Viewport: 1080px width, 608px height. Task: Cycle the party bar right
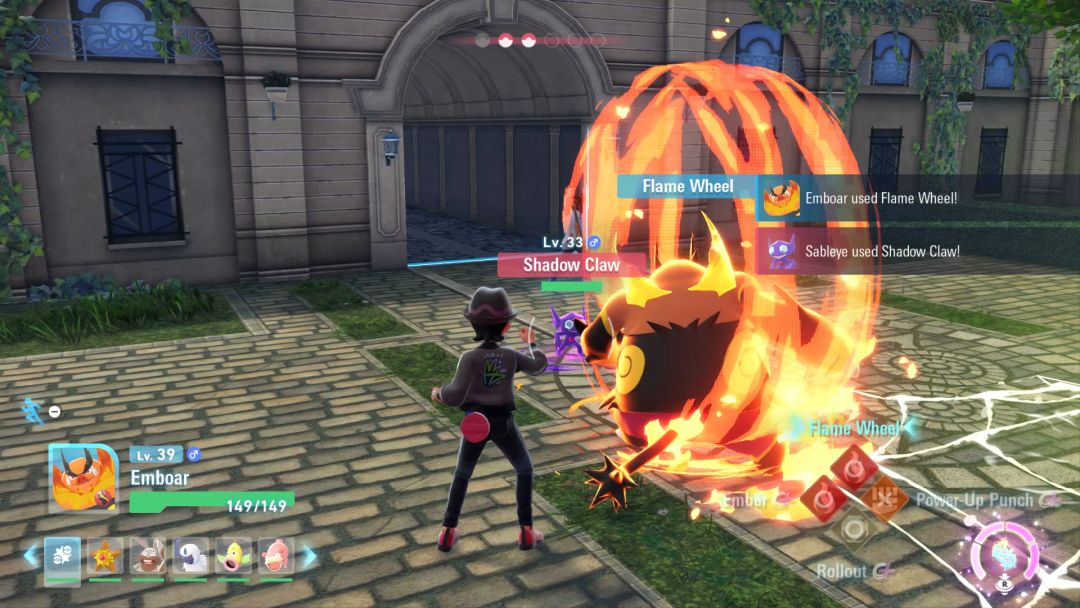click(309, 555)
